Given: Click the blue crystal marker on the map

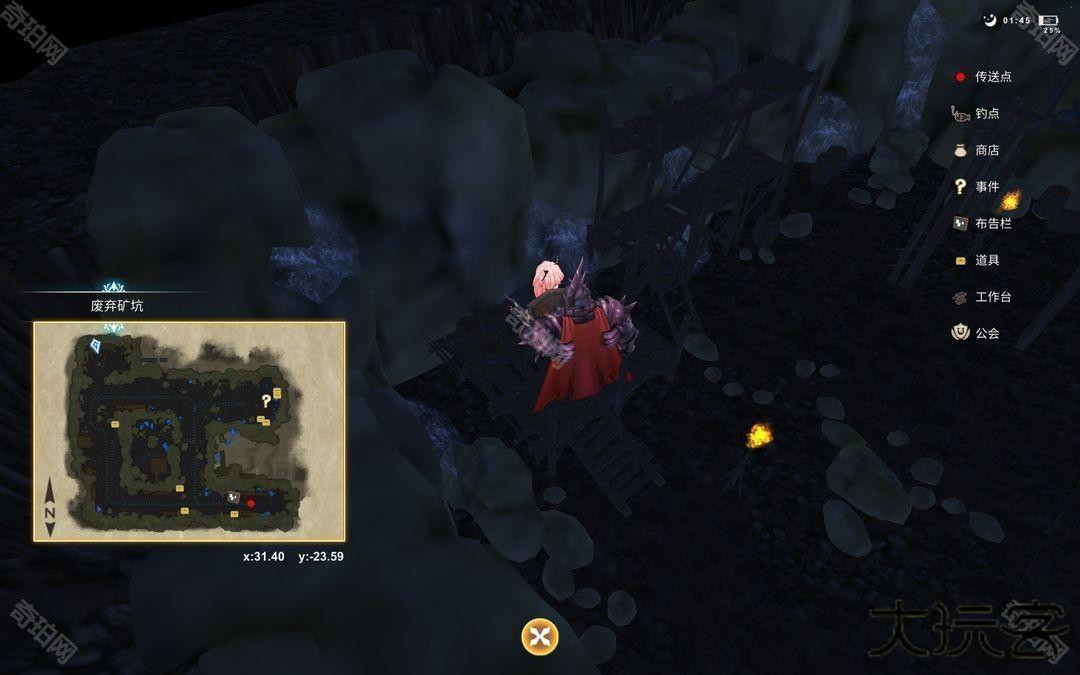Looking at the screenshot, I should (x=96, y=345).
